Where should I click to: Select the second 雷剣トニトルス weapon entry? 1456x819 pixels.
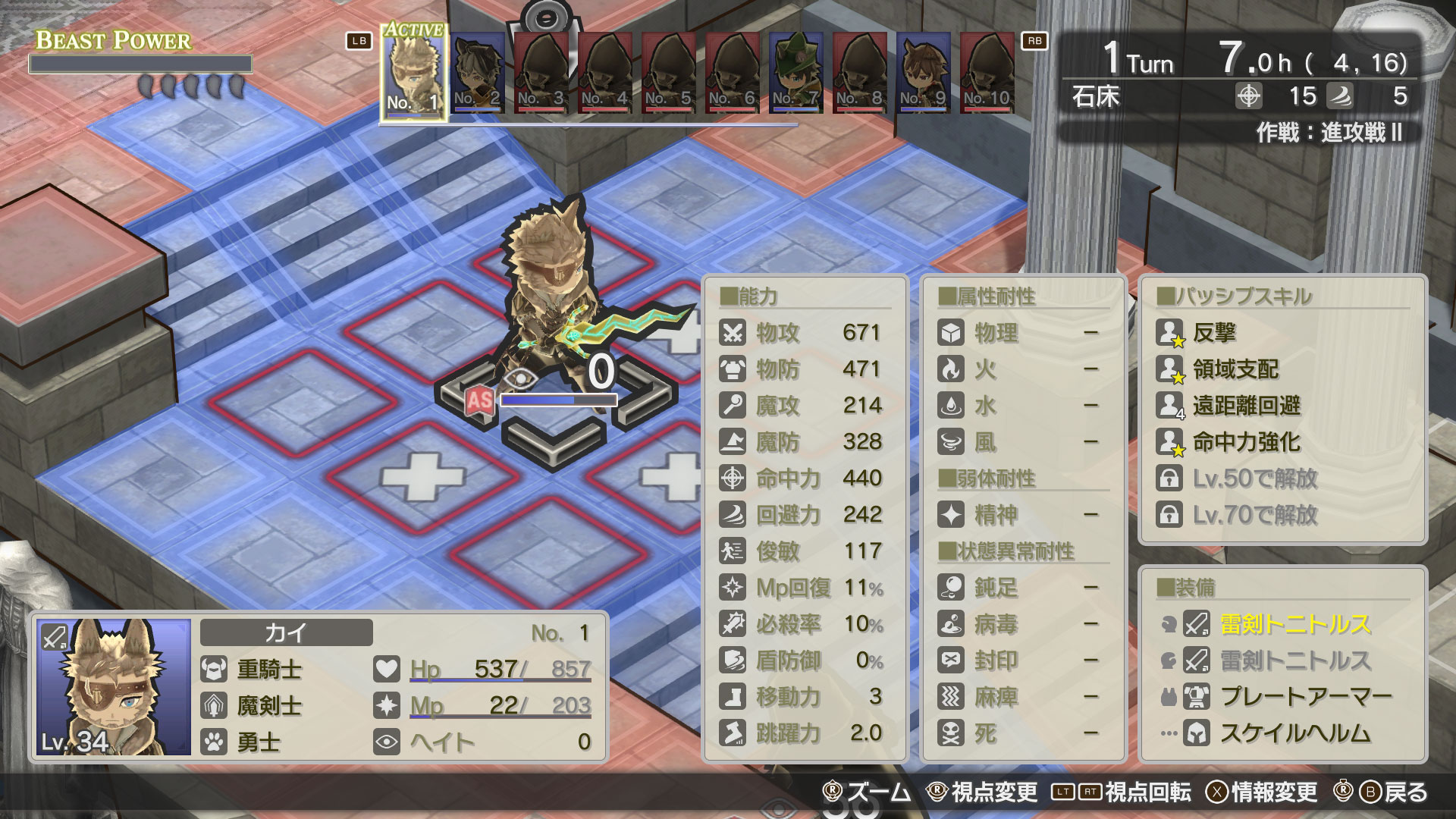[x=1294, y=661]
